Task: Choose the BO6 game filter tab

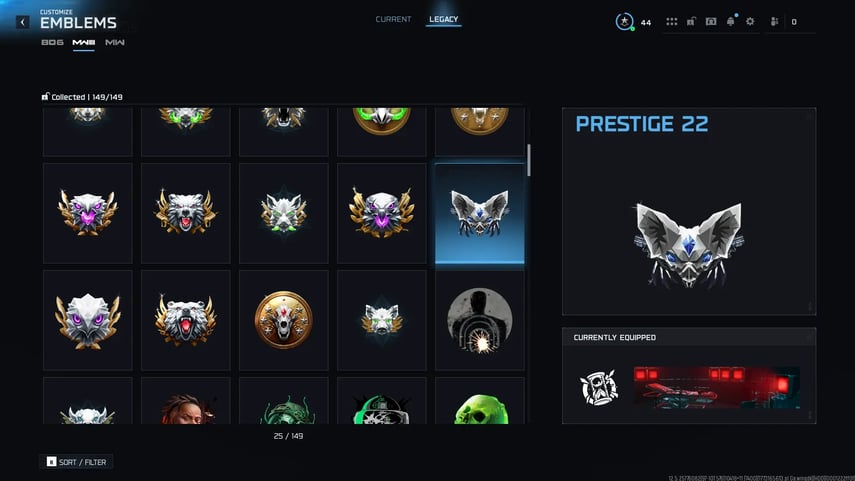Action: coord(52,42)
